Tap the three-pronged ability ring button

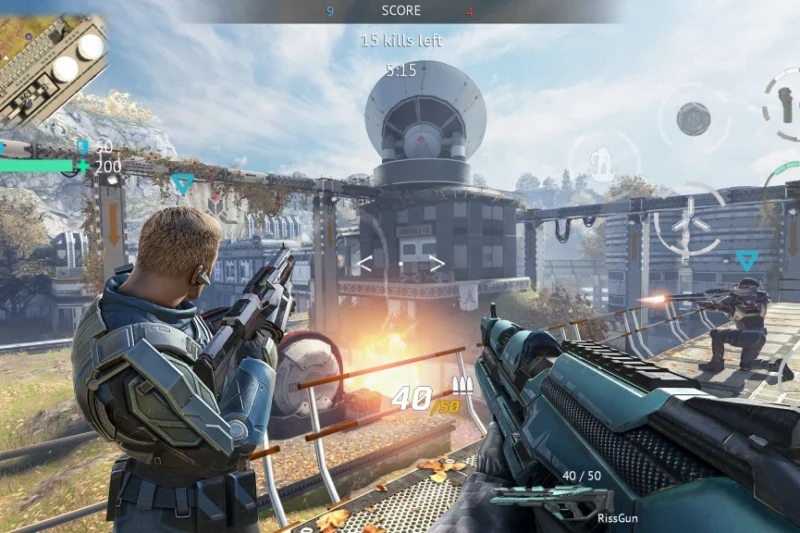click(687, 219)
